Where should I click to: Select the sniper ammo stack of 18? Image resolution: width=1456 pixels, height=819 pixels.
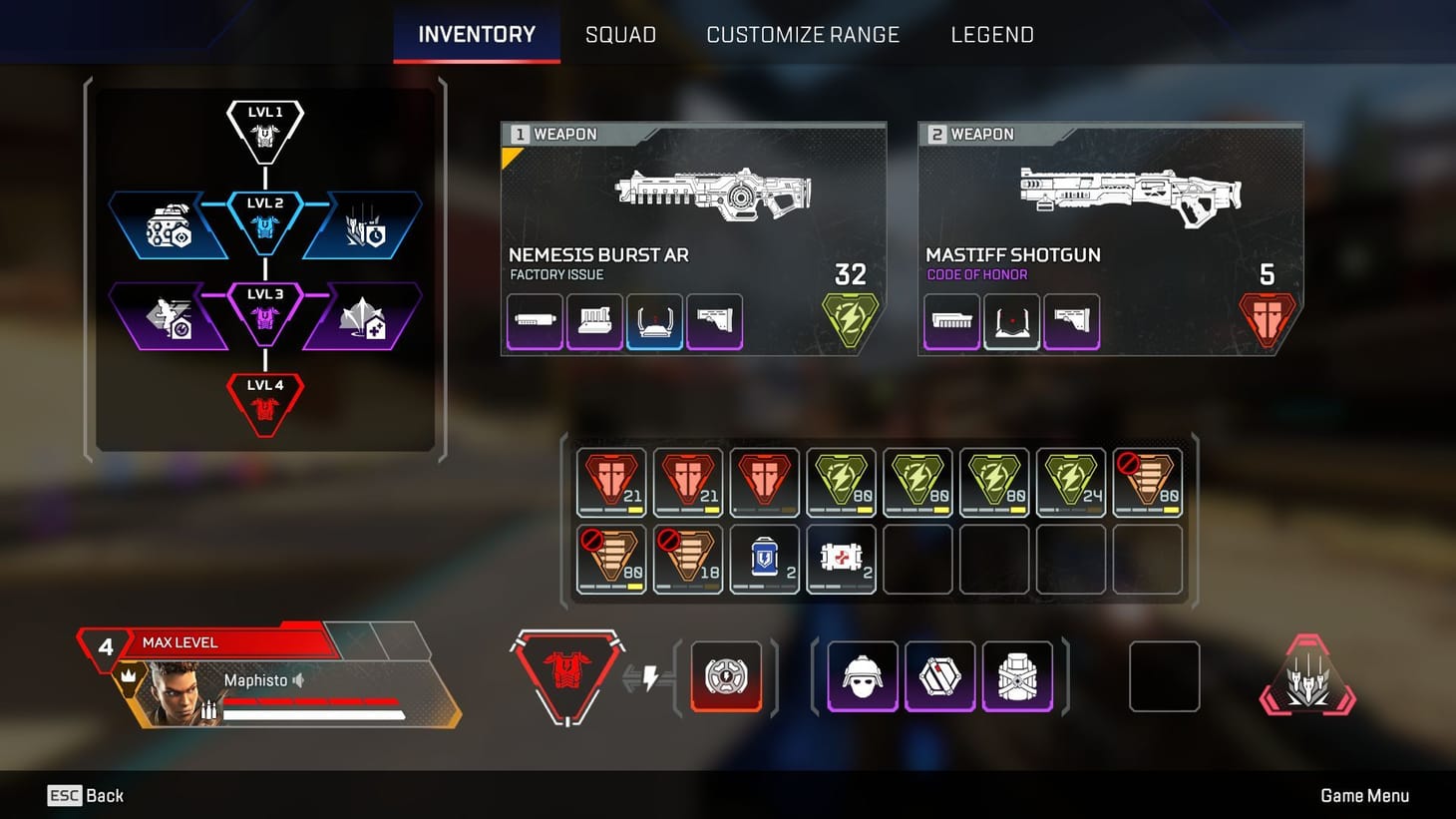click(x=688, y=559)
